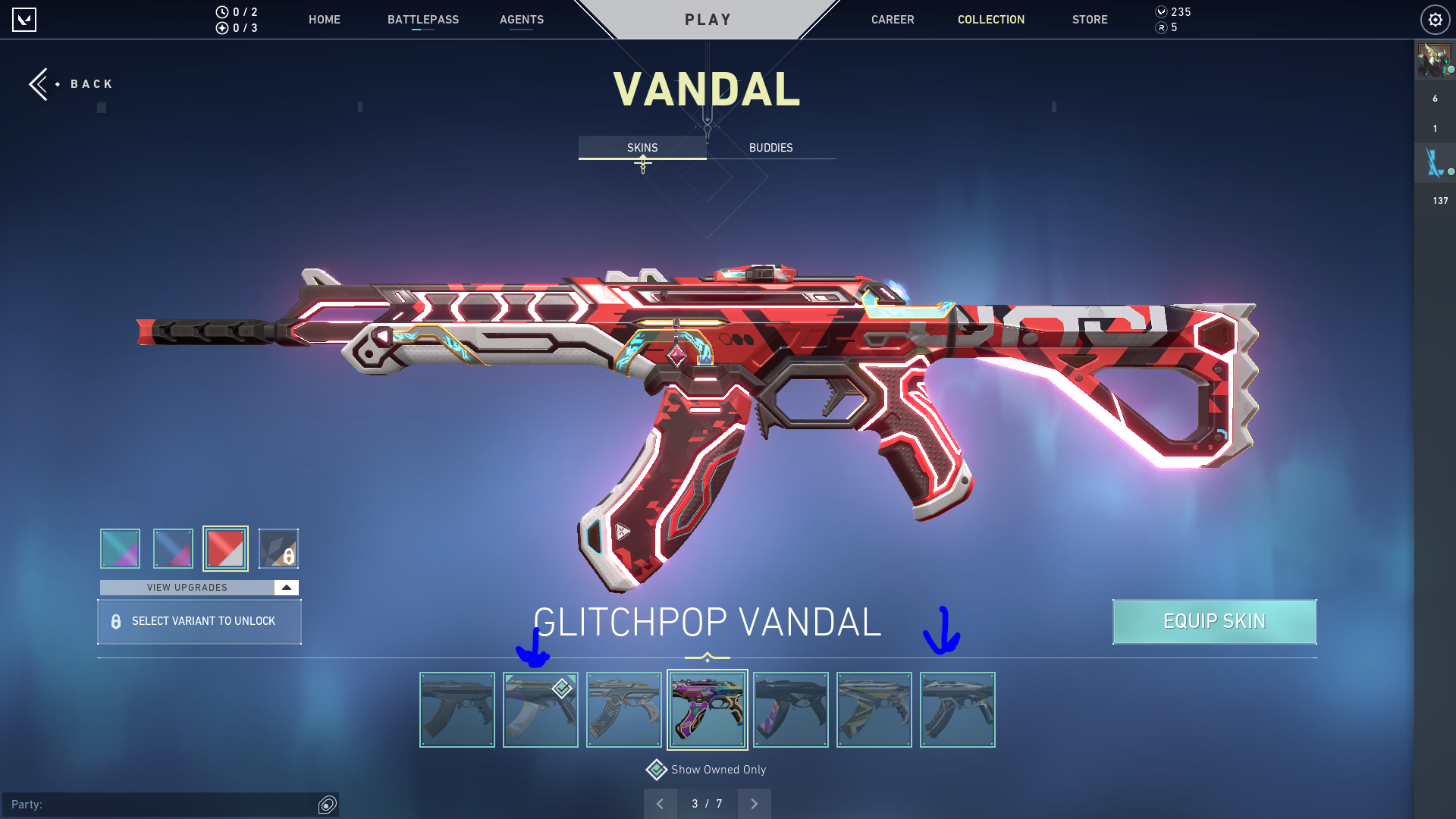The height and width of the screenshot is (819, 1456).
Task: Select the locked variant swatch
Action: (x=279, y=548)
